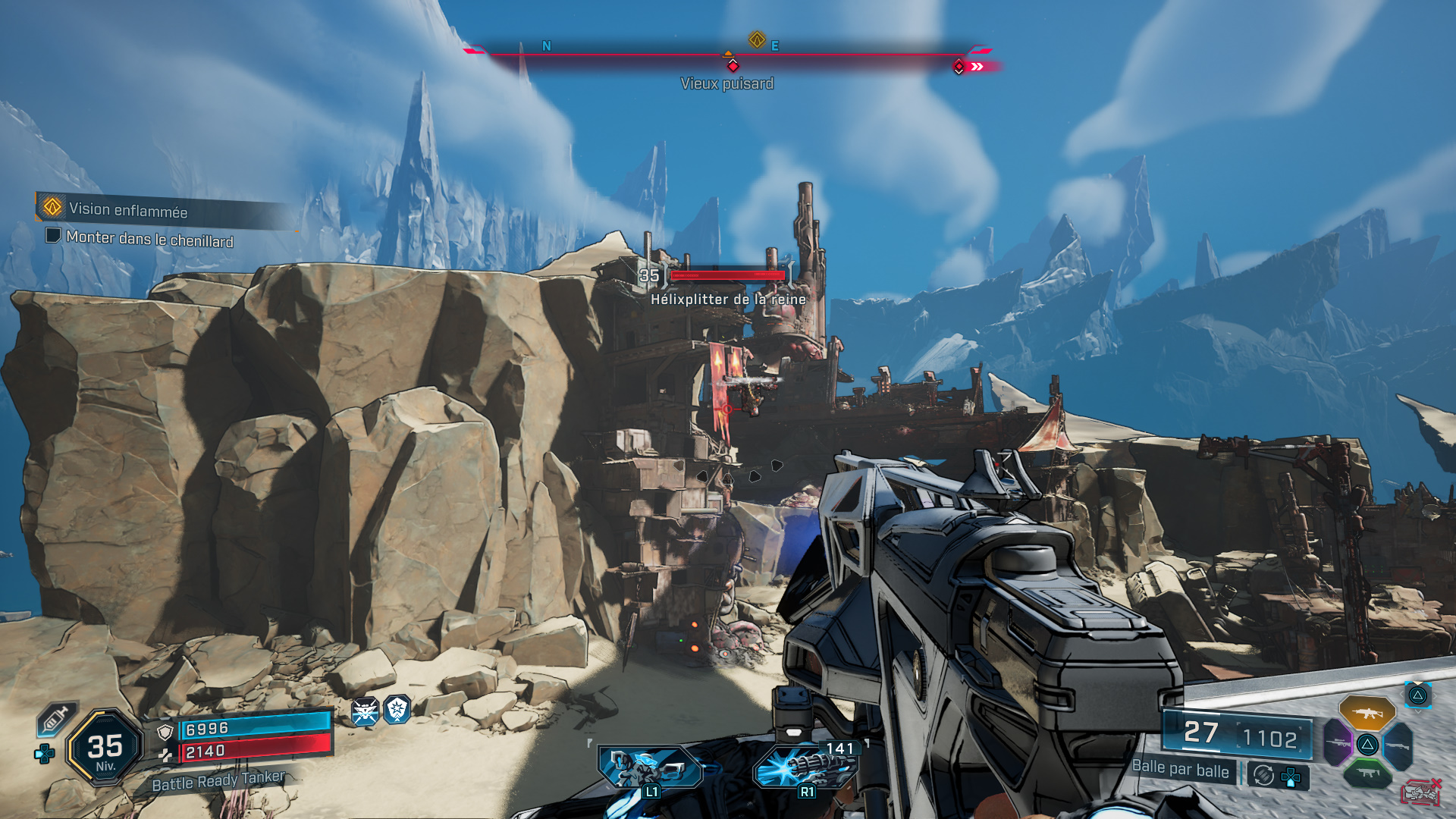Inspect the star shield buff icon

click(x=397, y=710)
